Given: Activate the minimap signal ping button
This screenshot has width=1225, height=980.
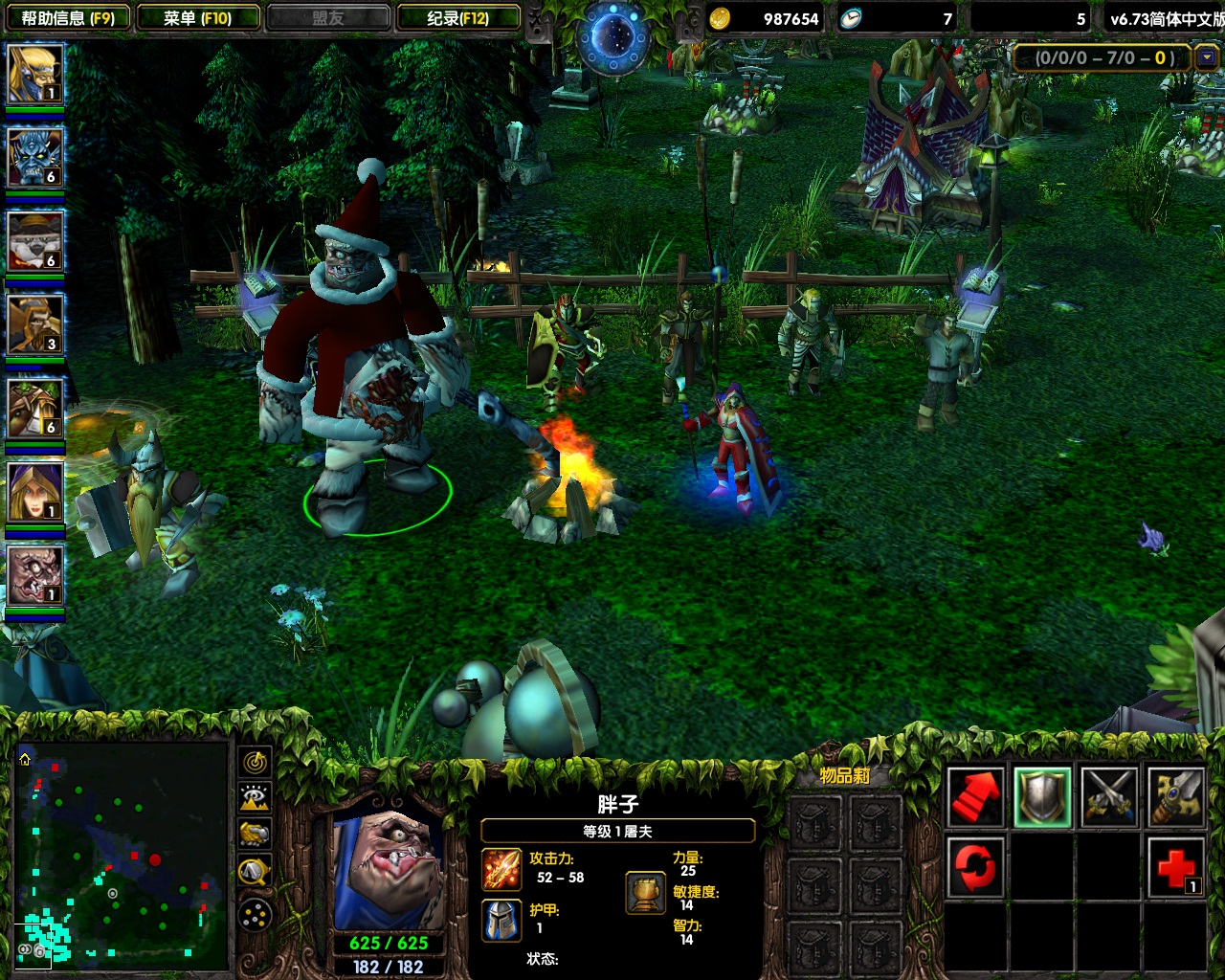Looking at the screenshot, I should 256,762.
